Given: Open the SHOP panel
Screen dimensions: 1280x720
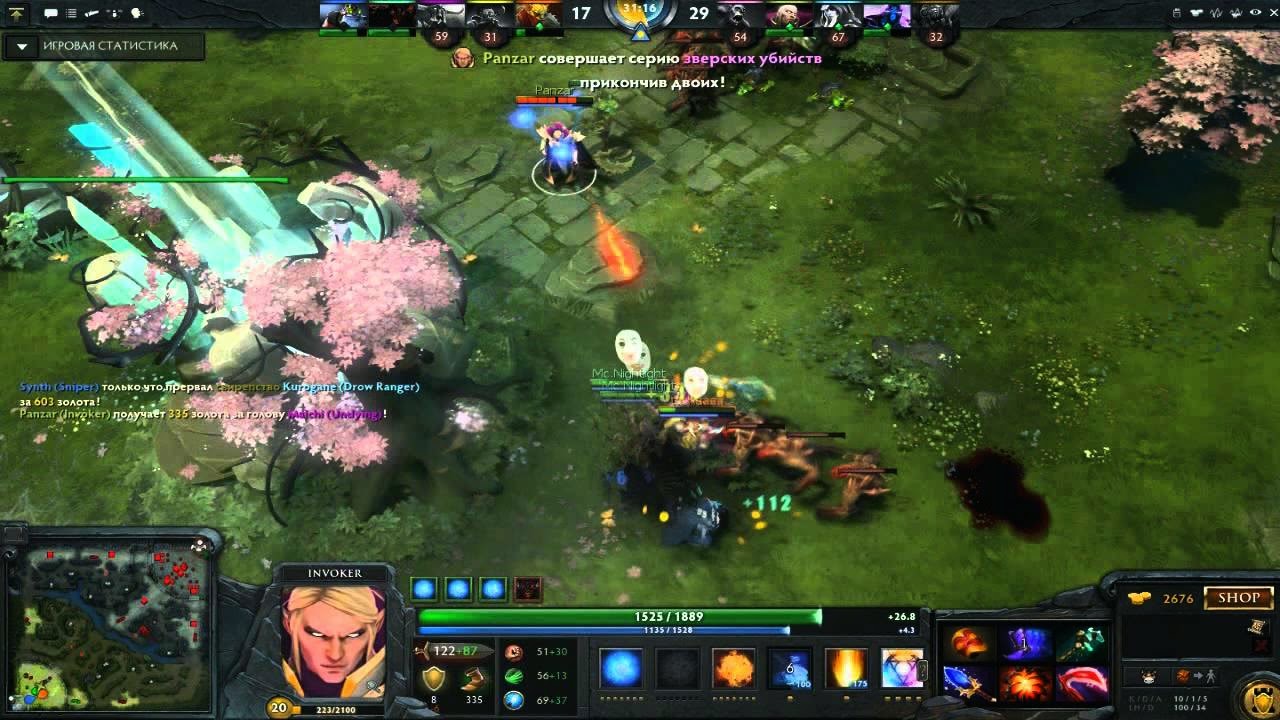Looking at the screenshot, I should click(1238, 598).
